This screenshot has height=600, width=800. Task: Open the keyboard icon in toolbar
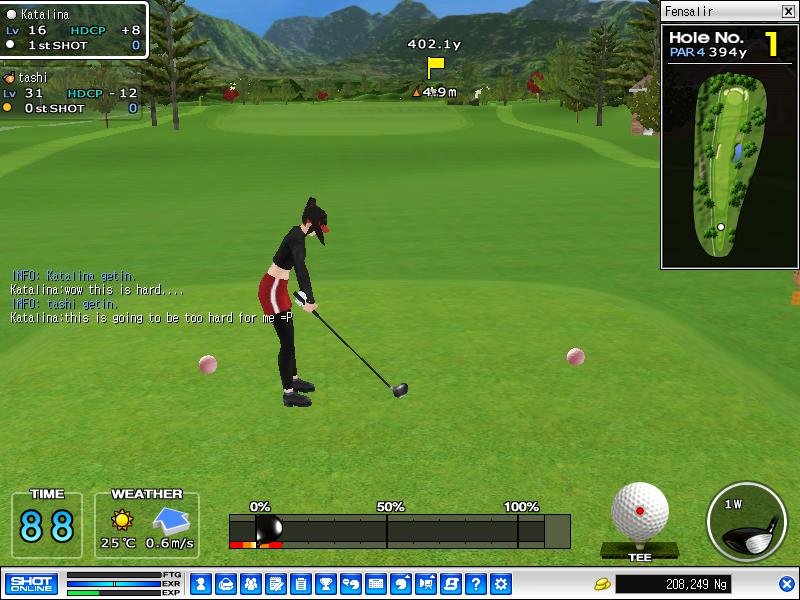coord(376,583)
